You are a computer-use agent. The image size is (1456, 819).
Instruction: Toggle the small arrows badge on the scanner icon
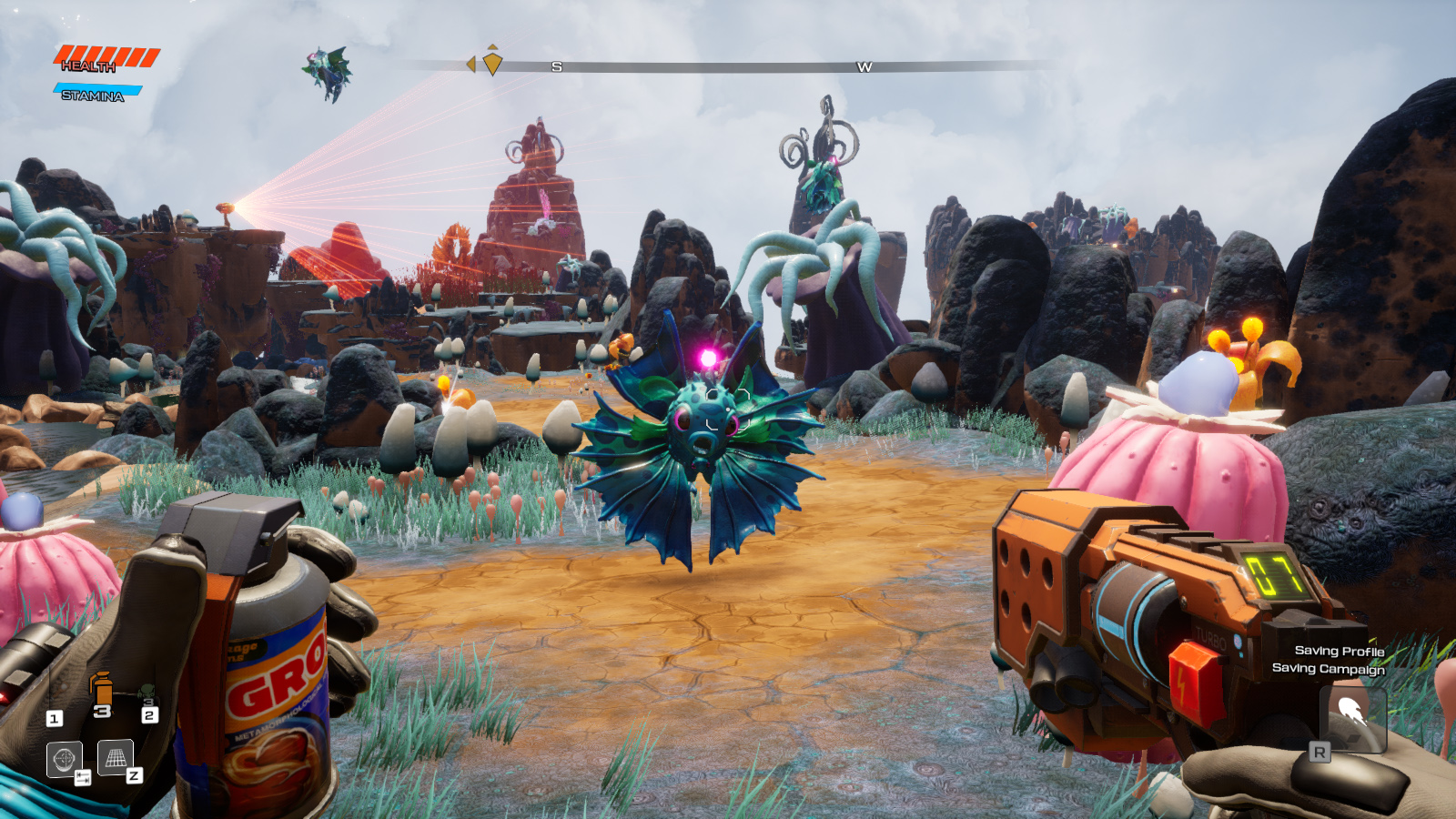pyautogui.click(x=83, y=778)
